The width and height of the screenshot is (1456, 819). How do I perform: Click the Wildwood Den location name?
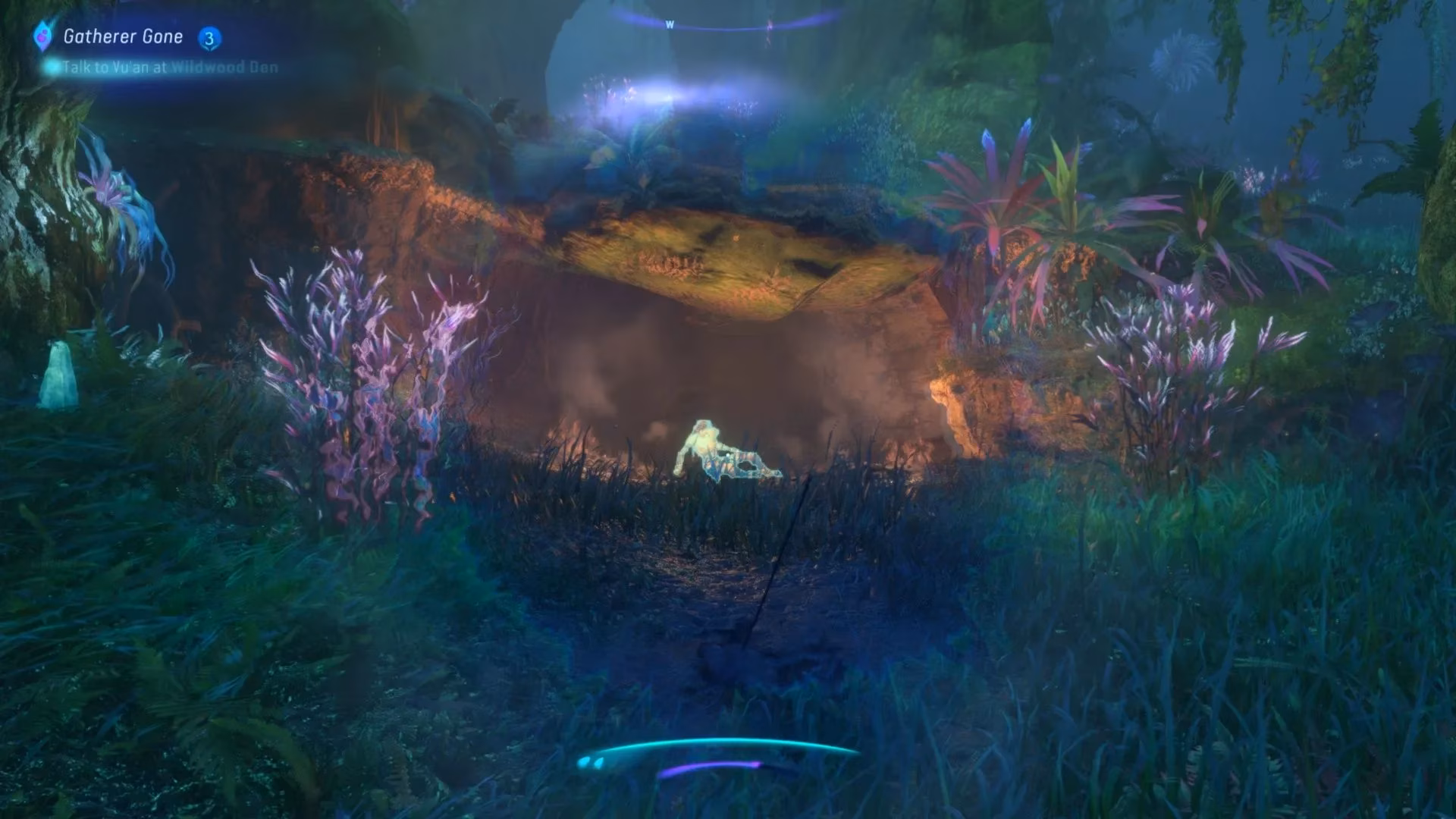tap(224, 67)
